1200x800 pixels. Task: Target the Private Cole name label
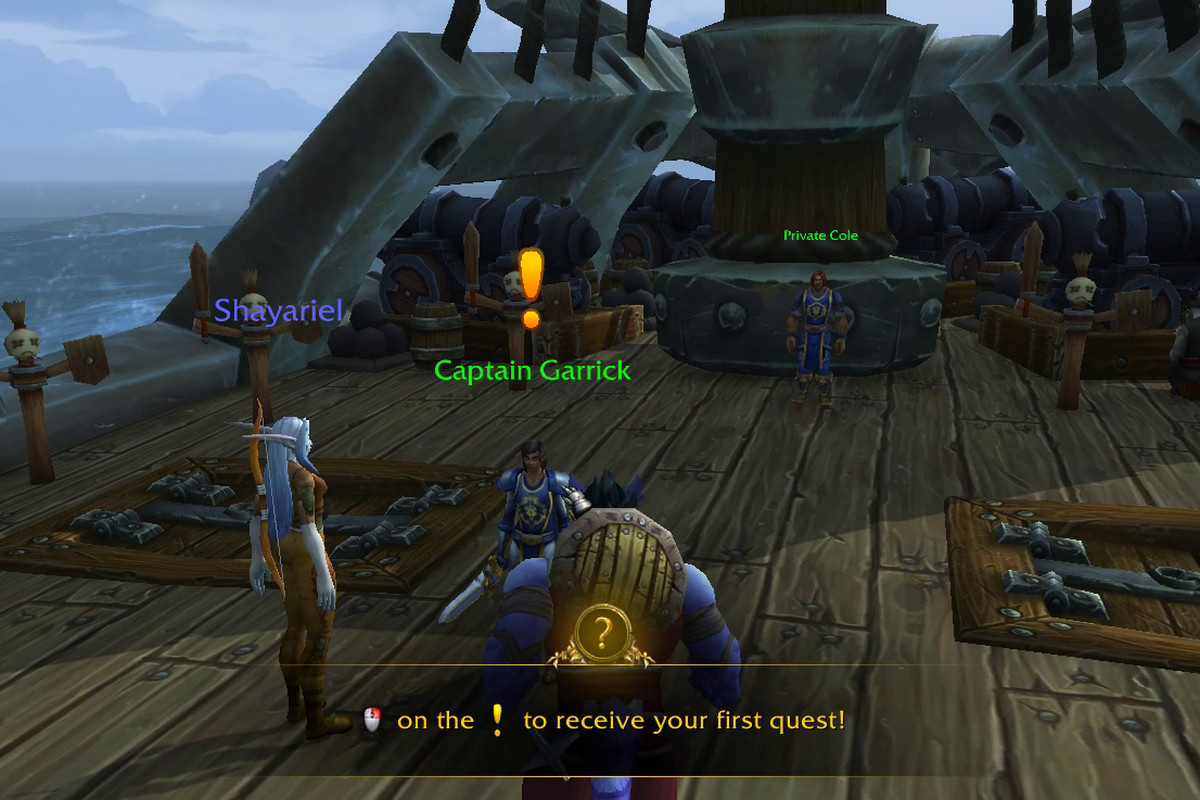(x=820, y=236)
